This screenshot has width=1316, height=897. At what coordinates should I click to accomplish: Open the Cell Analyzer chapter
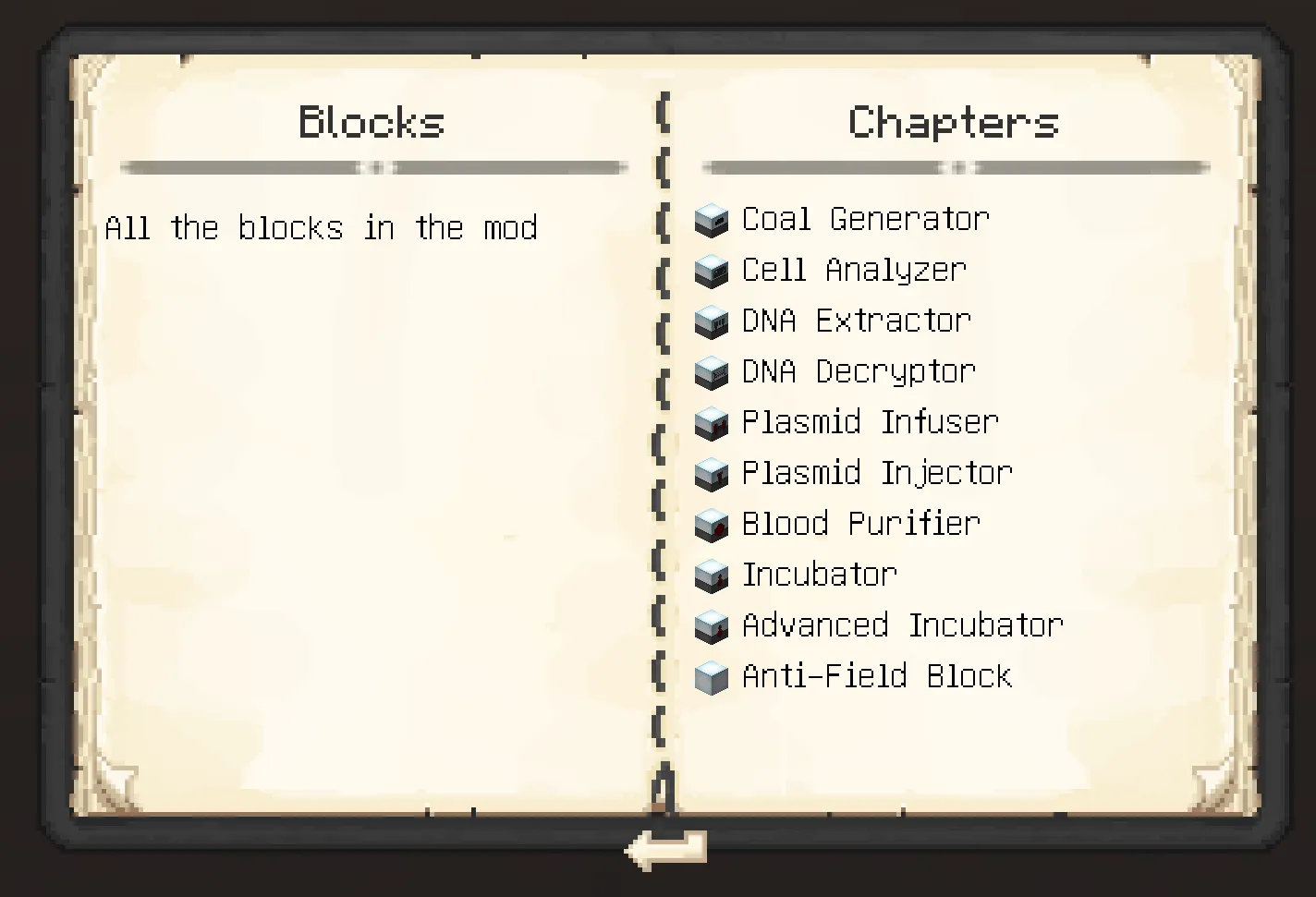[854, 271]
